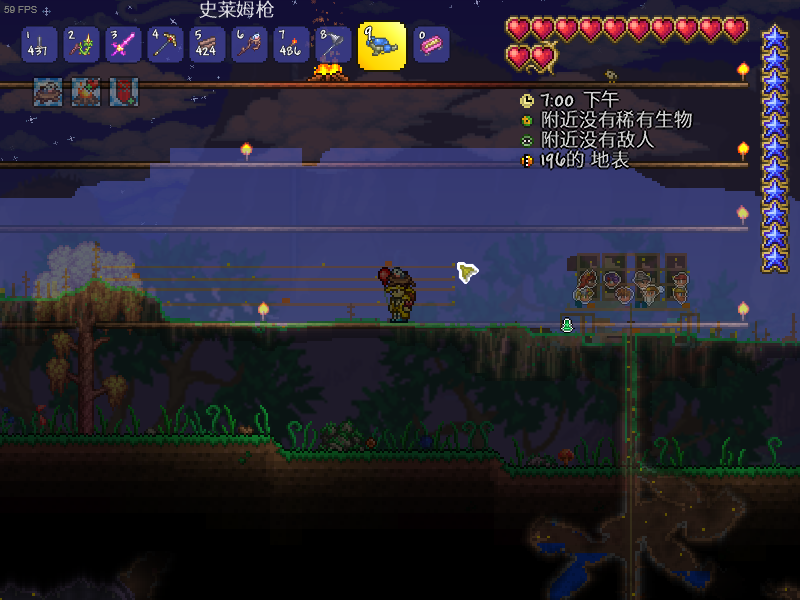The width and height of the screenshot is (800, 600).
Task: Click the red banner buff icon
Action: pyautogui.click(x=124, y=92)
